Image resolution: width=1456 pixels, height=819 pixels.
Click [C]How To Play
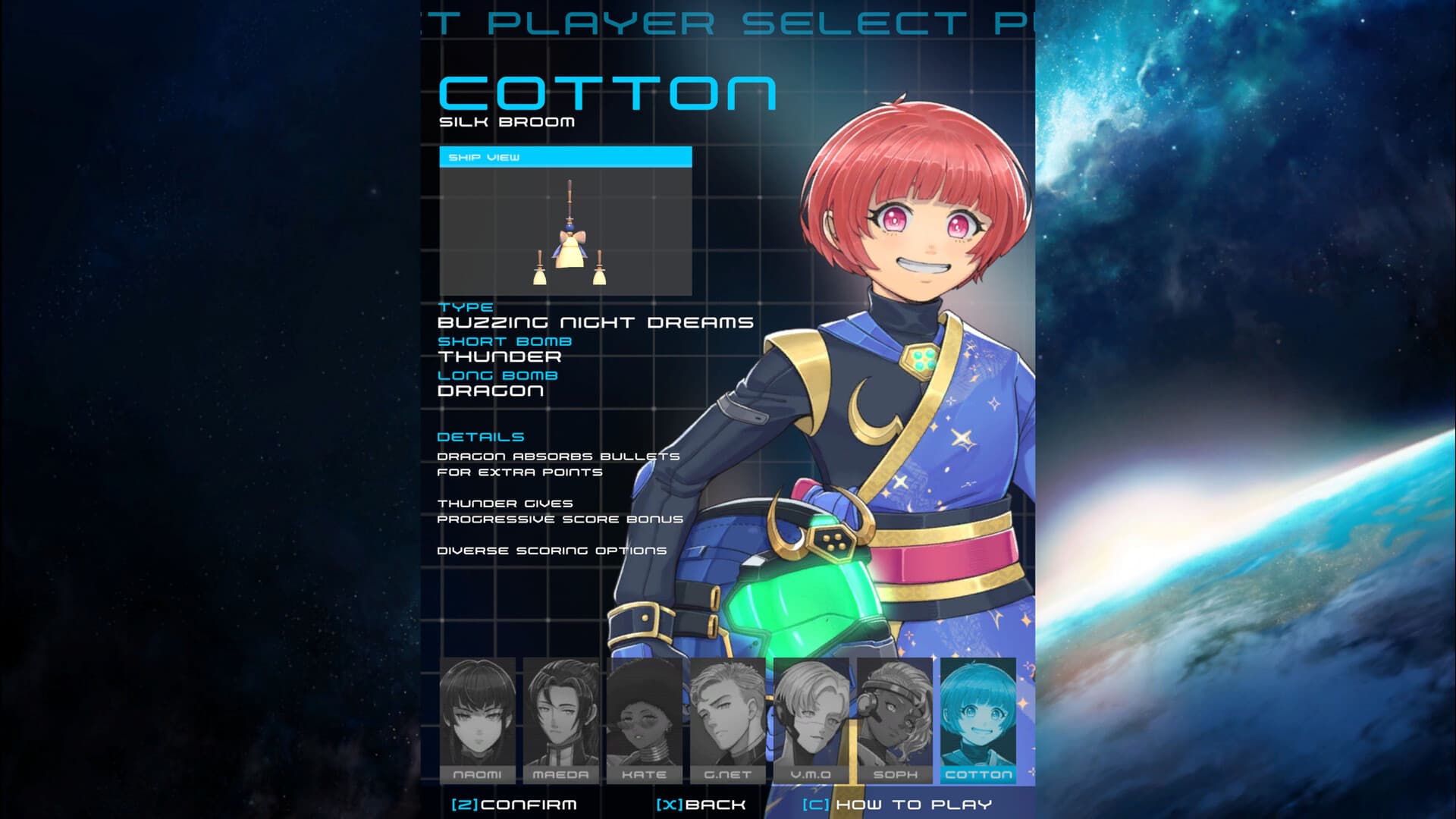899,805
